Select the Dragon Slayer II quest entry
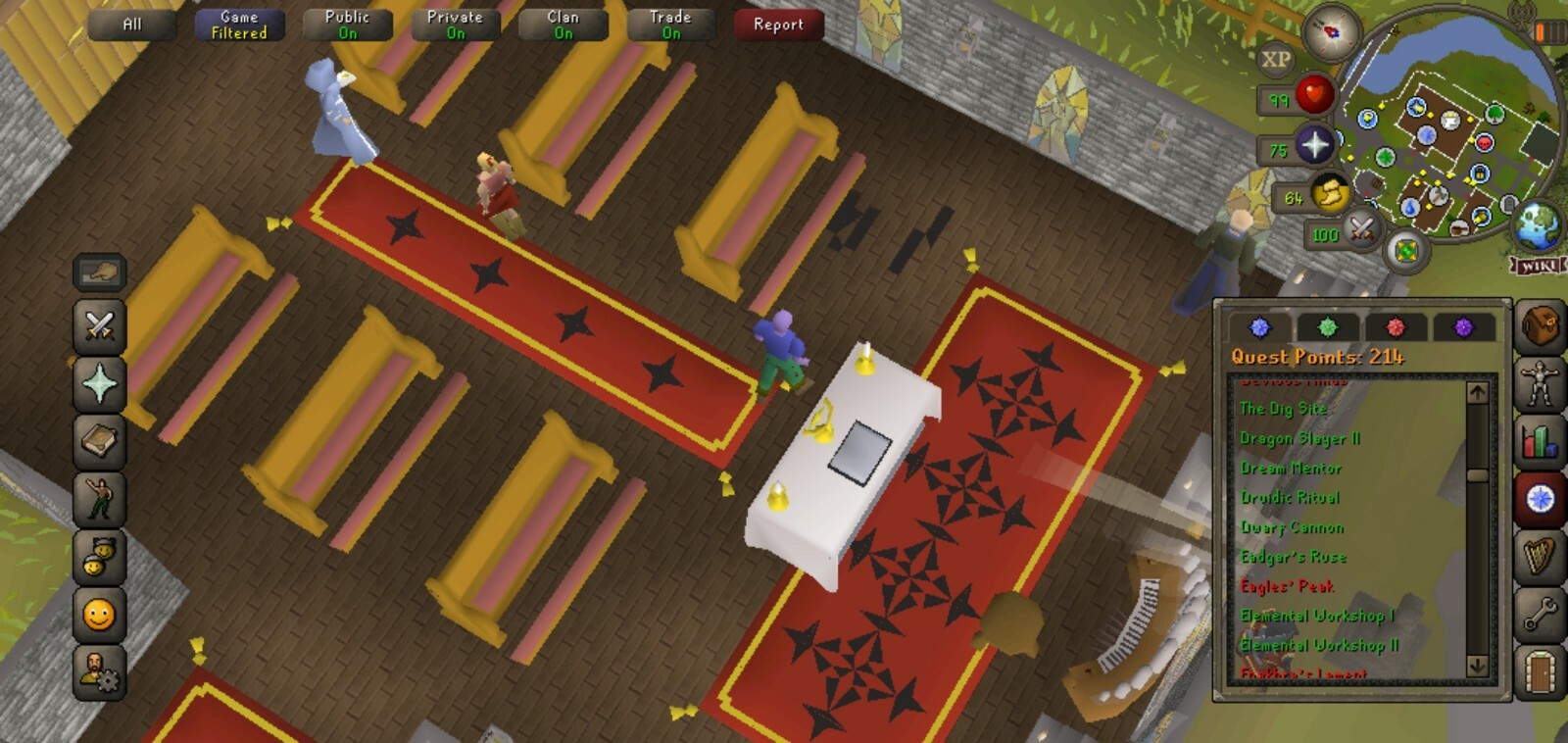This screenshot has width=1568, height=743. coord(1299,438)
